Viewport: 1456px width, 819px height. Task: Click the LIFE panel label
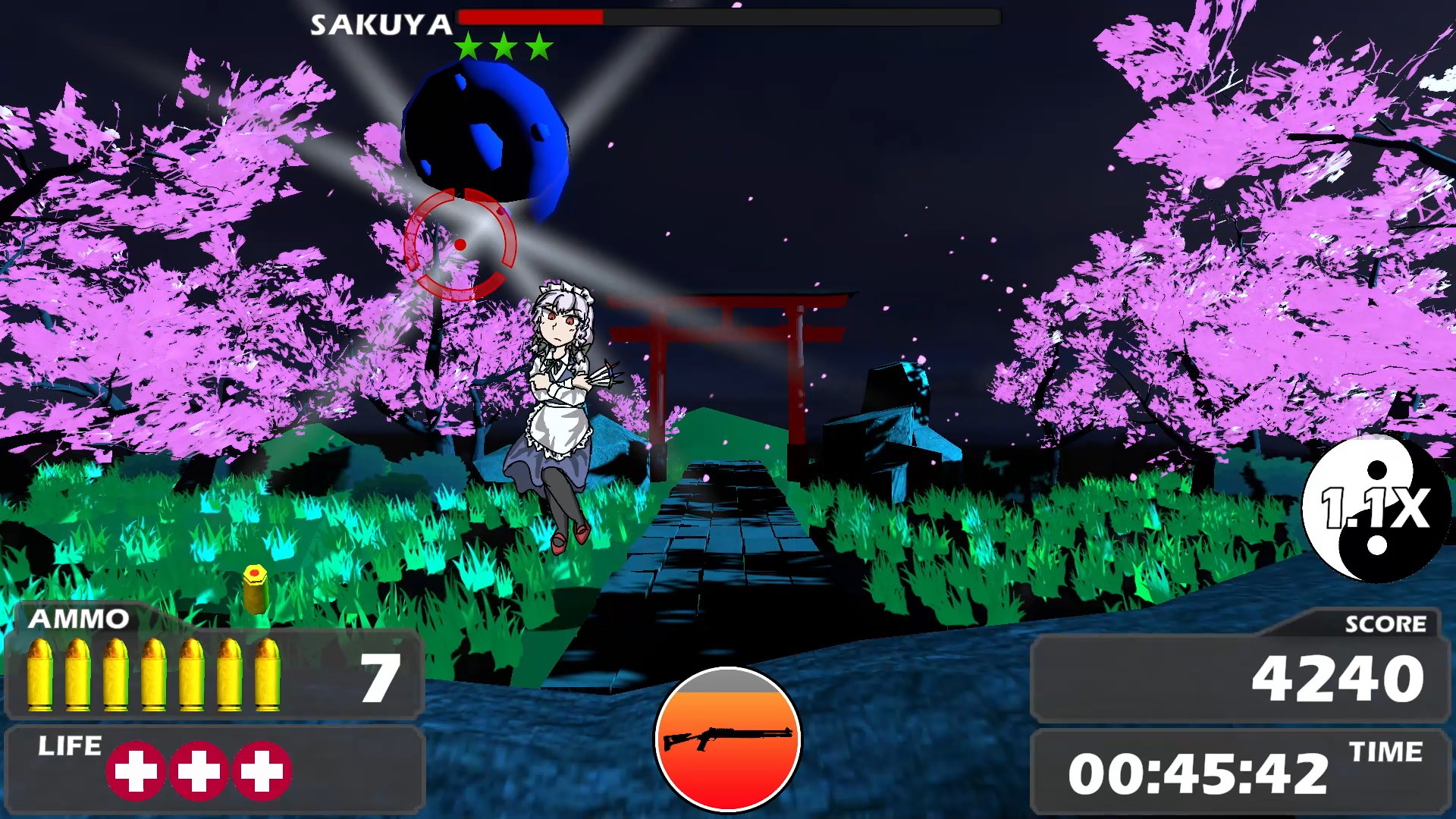70,745
